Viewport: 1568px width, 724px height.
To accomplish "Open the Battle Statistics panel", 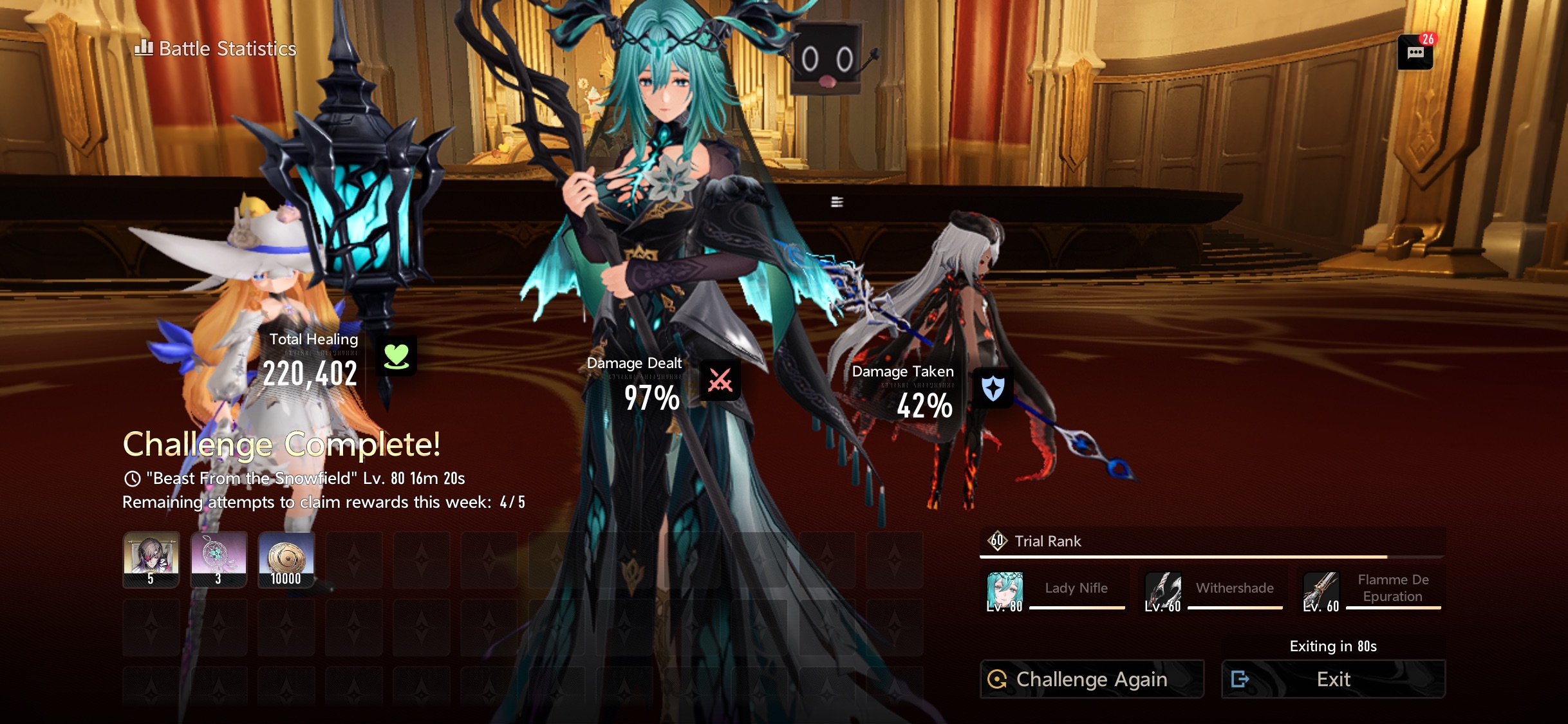I will [216, 49].
